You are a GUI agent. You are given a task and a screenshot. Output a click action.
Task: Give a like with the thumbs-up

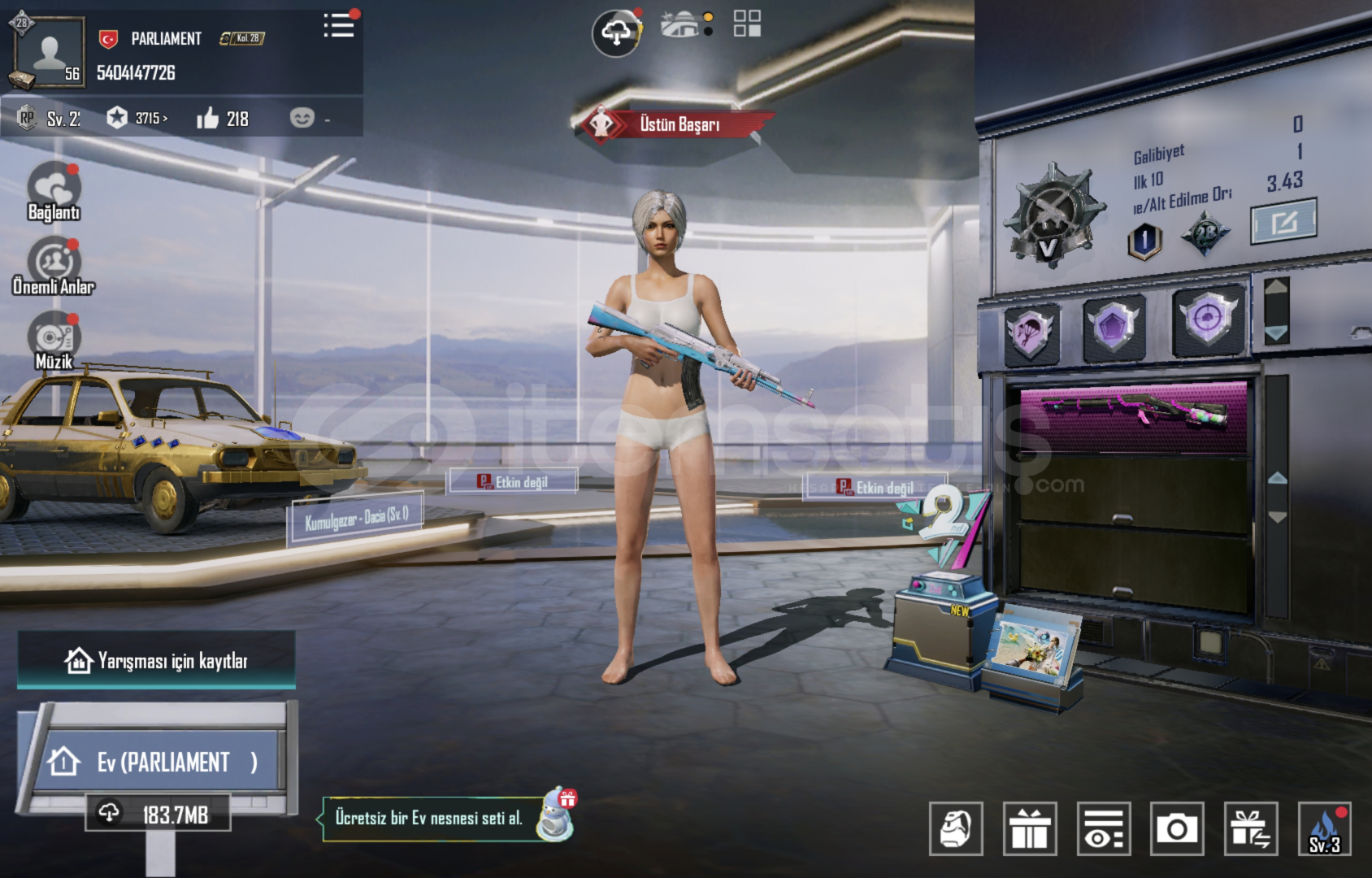click(x=208, y=119)
